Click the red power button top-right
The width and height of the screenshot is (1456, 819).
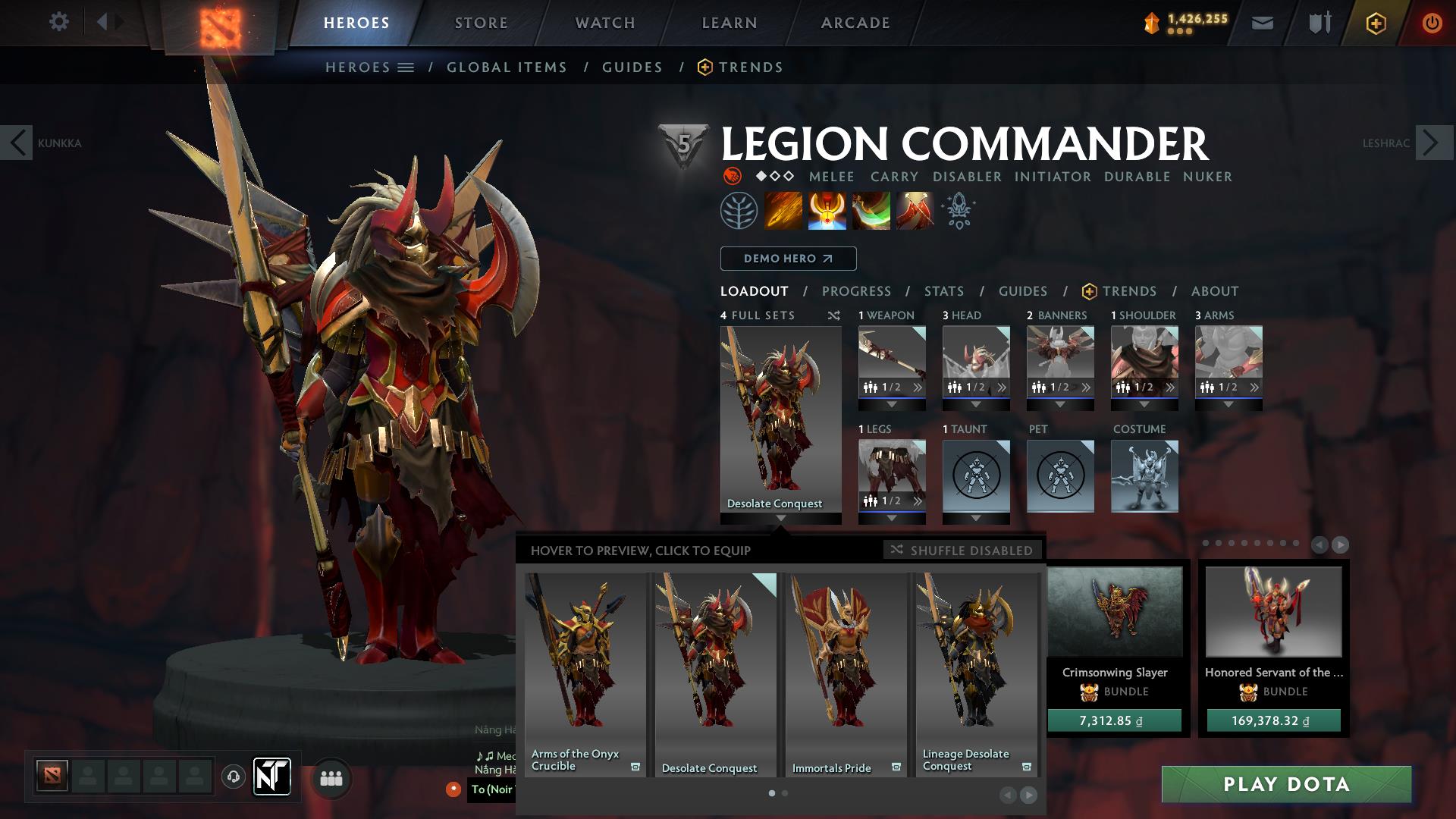[1432, 23]
